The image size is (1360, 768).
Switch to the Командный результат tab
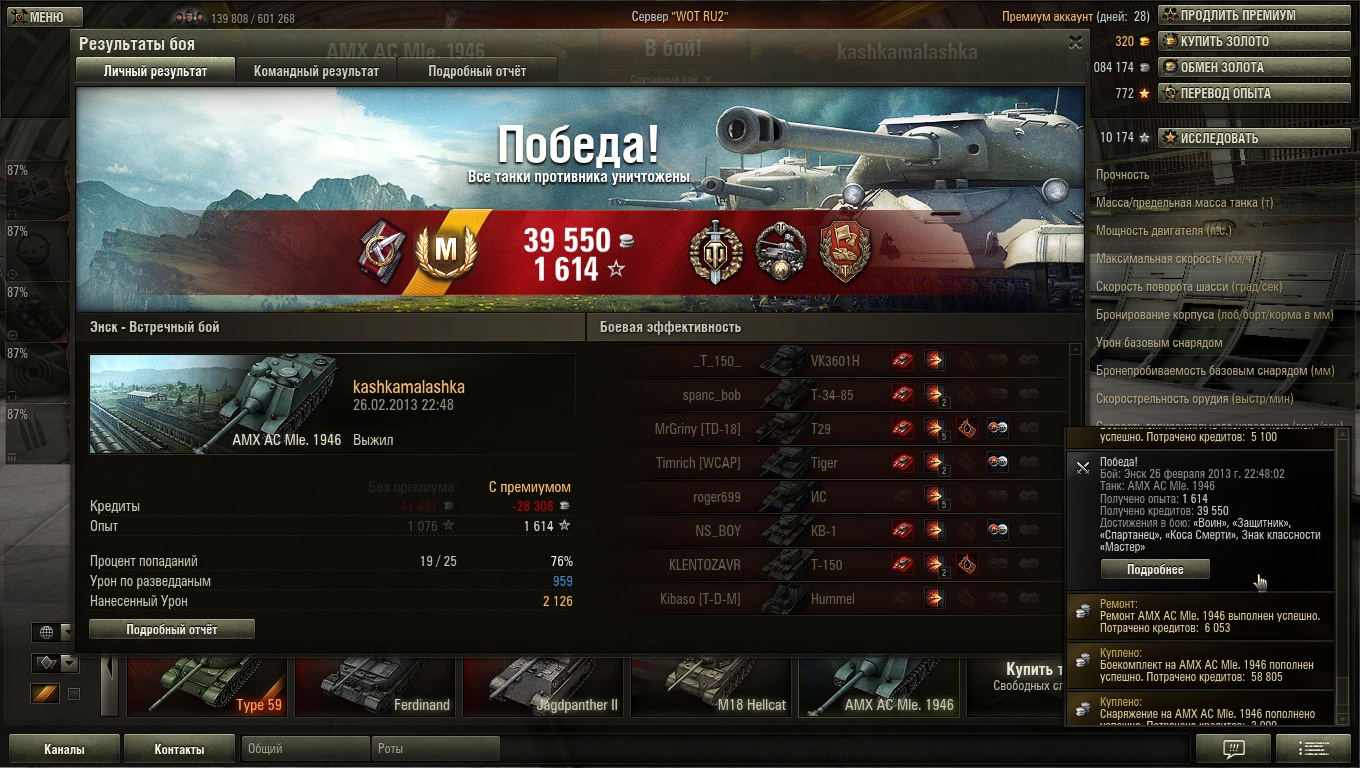(316, 71)
